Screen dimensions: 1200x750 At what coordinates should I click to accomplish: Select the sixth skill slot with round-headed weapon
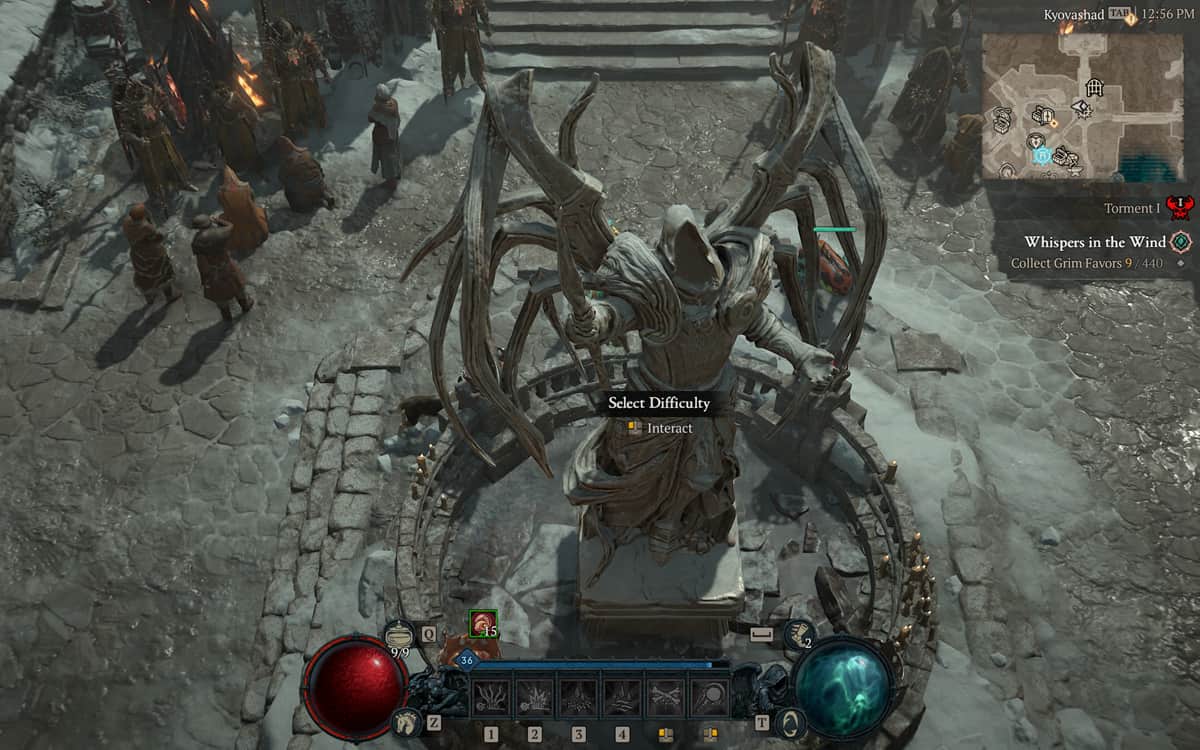coord(710,697)
